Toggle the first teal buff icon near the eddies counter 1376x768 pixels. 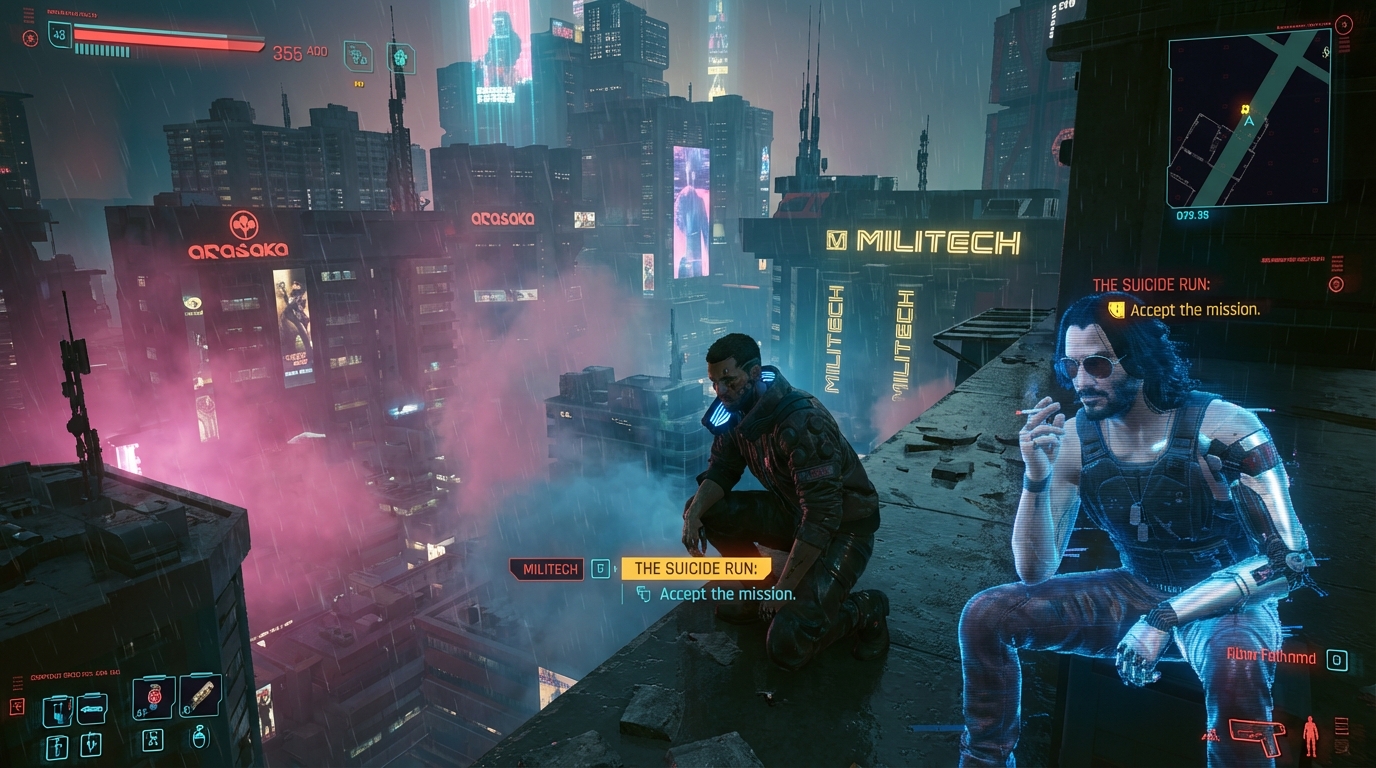pos(357,55)
